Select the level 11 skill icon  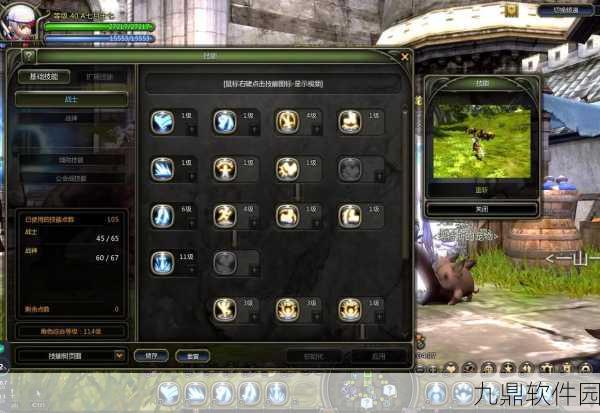click(162, 262)
